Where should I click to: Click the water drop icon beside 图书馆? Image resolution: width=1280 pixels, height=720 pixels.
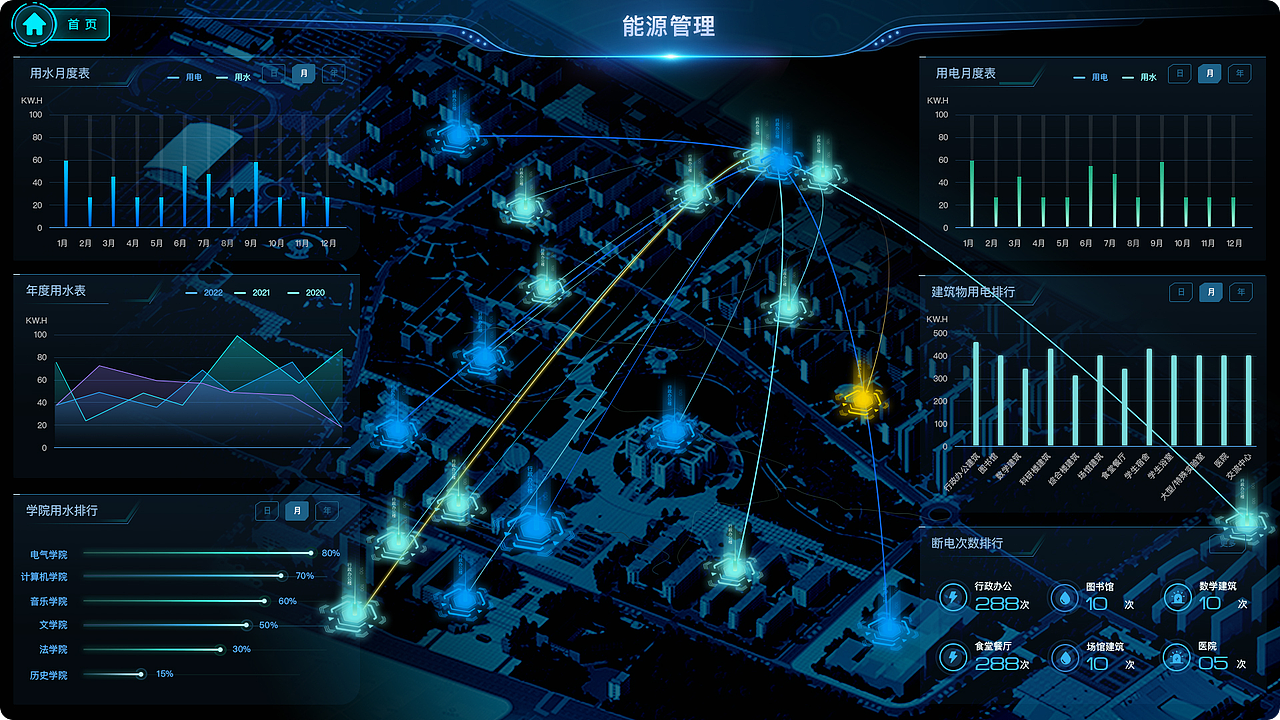pos(1063,597)
